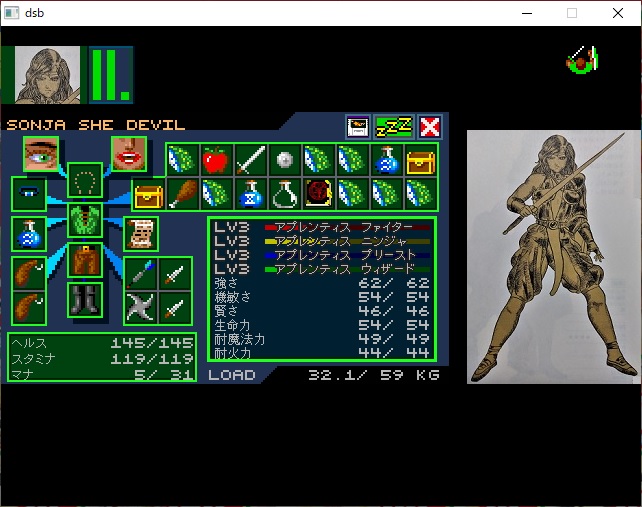This screenshot has width=642, height=507.
Task: Click the mouth icon to eat or drink
Action: click(x=129, y=154)
